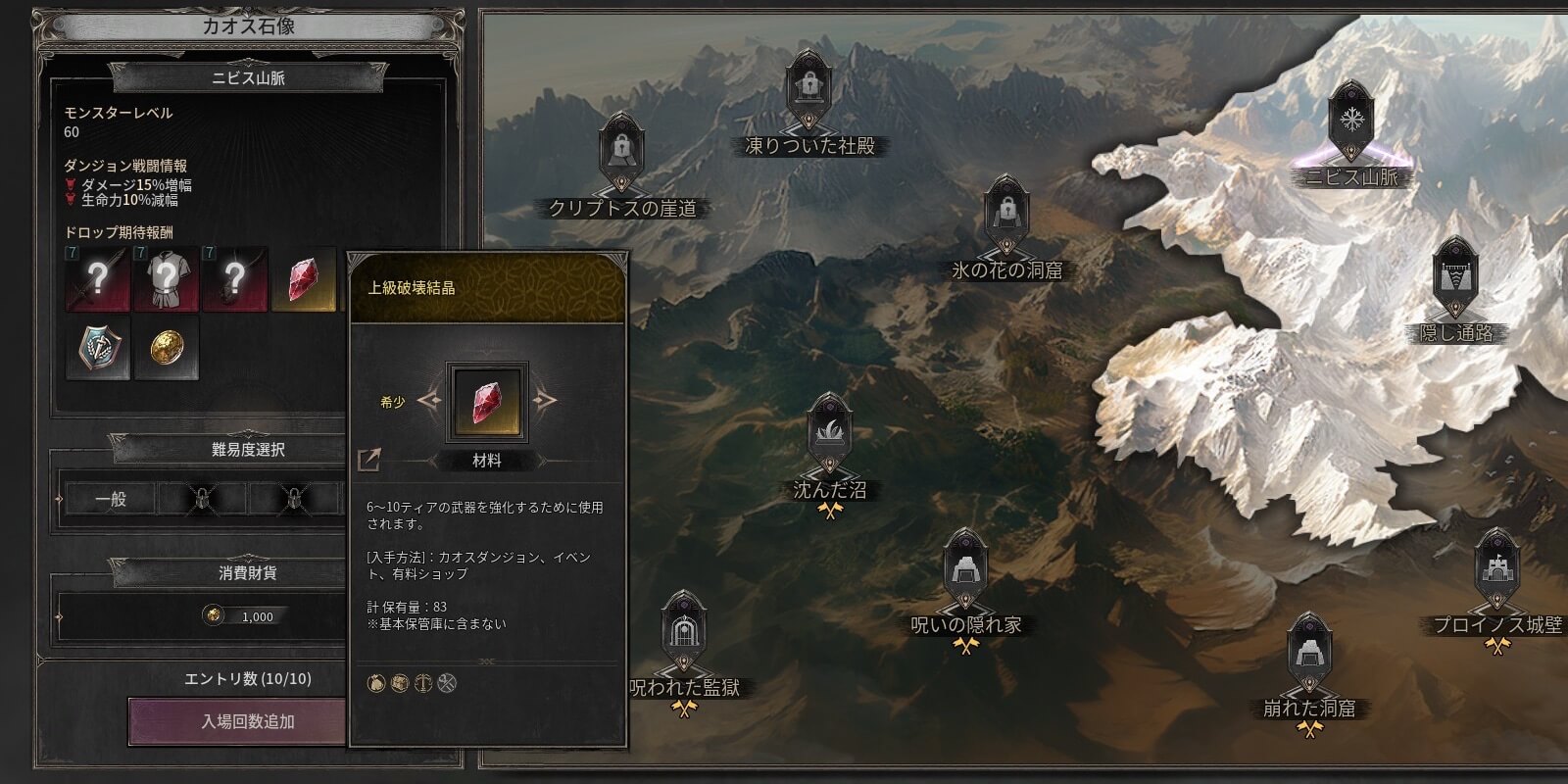Click the red 上級破壊結晶 crystal reward icon
The height and width of the screenshot is (784, 1568).
(x=304, y=280)
